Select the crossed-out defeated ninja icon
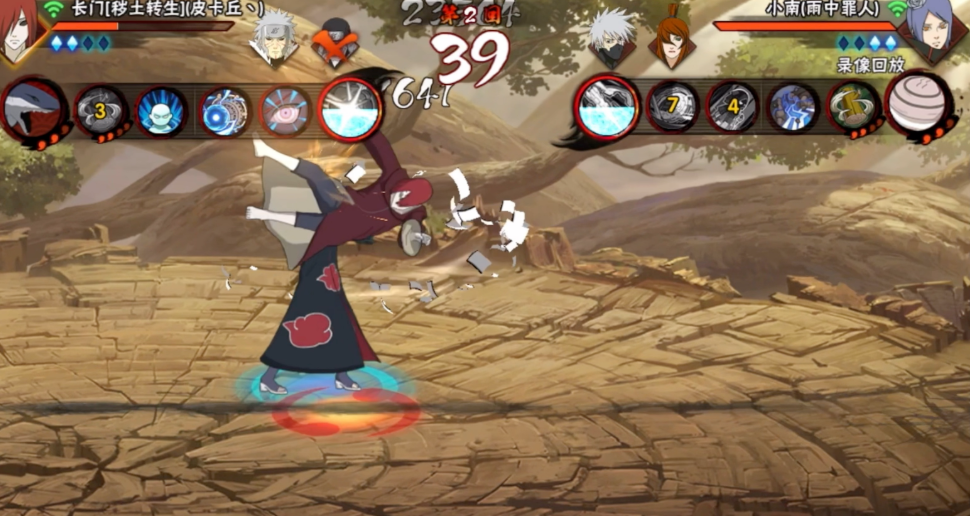Viewport: 970px width, 516px height. click(x=334, y=42)
